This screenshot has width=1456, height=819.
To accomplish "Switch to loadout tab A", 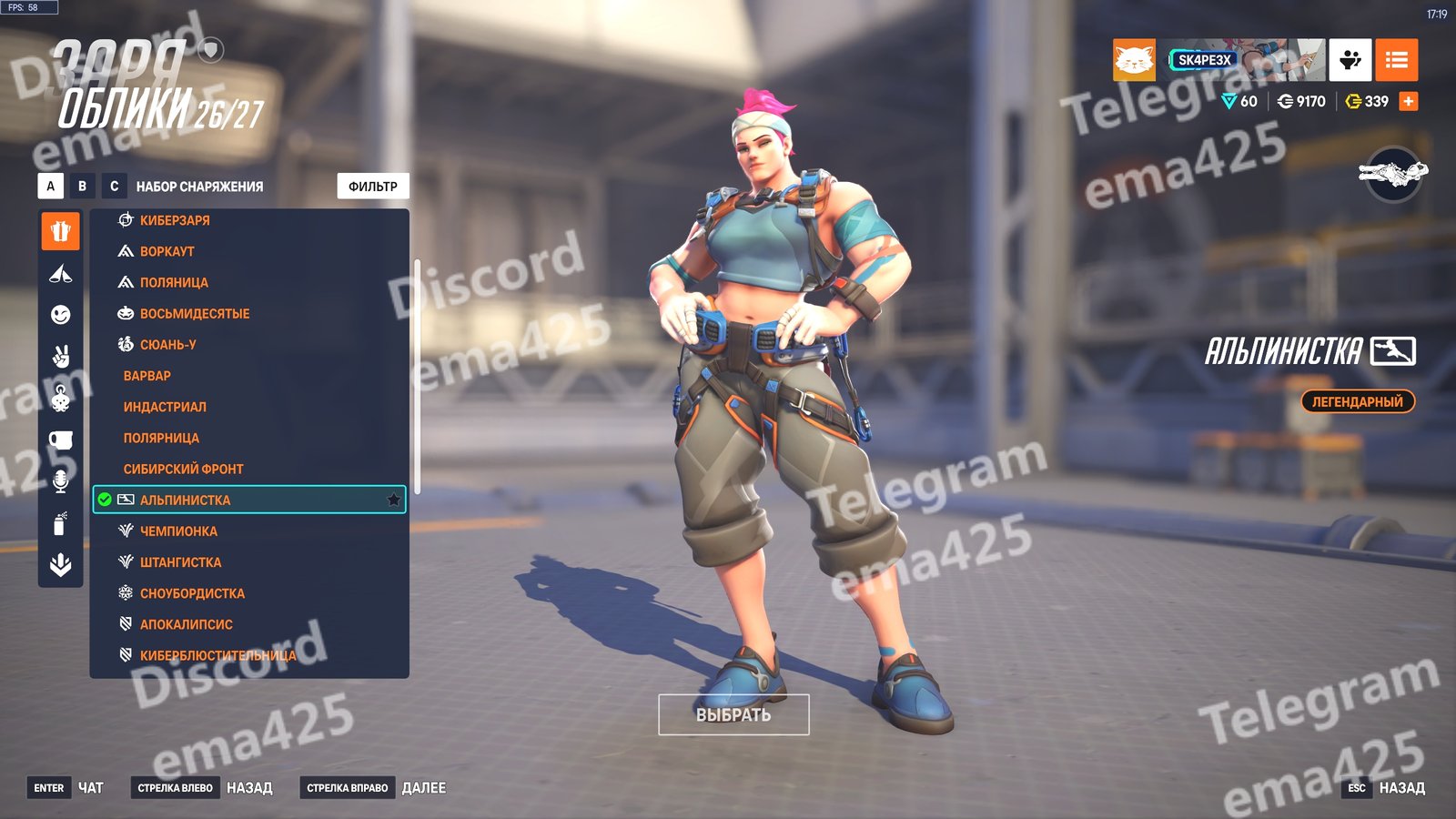I will pos(51,186).
